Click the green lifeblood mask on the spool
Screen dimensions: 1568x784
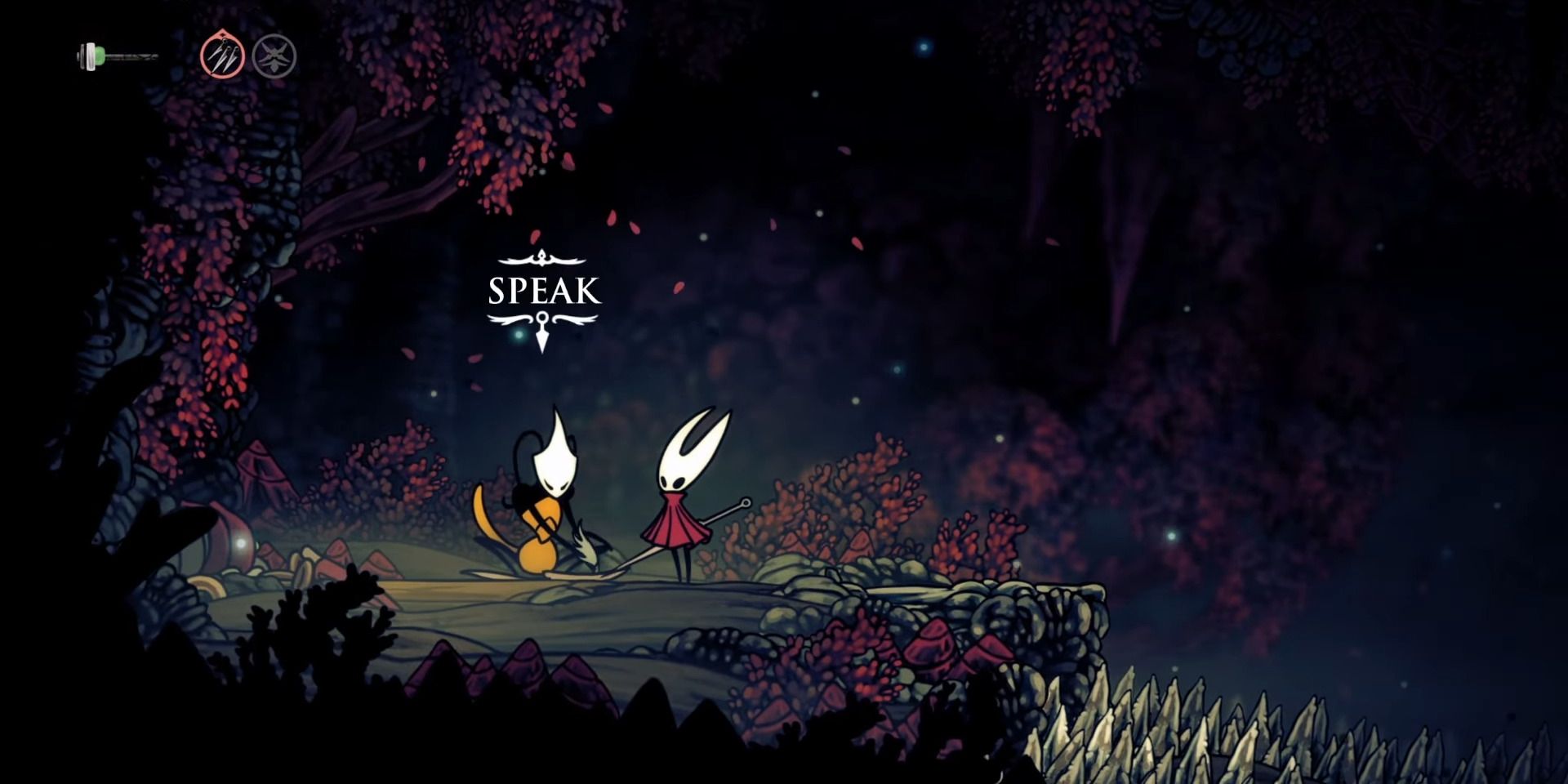pyautogui.click(x=98, y=56)
